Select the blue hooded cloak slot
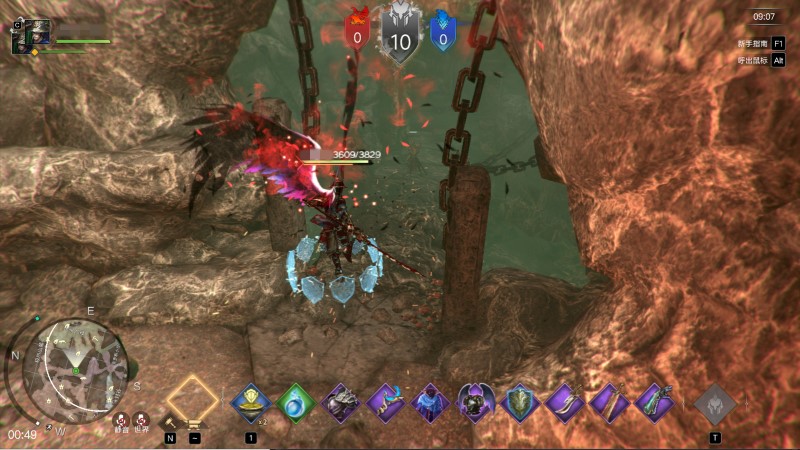This screenshot has height=450, width=800. (x=432, y=403)
